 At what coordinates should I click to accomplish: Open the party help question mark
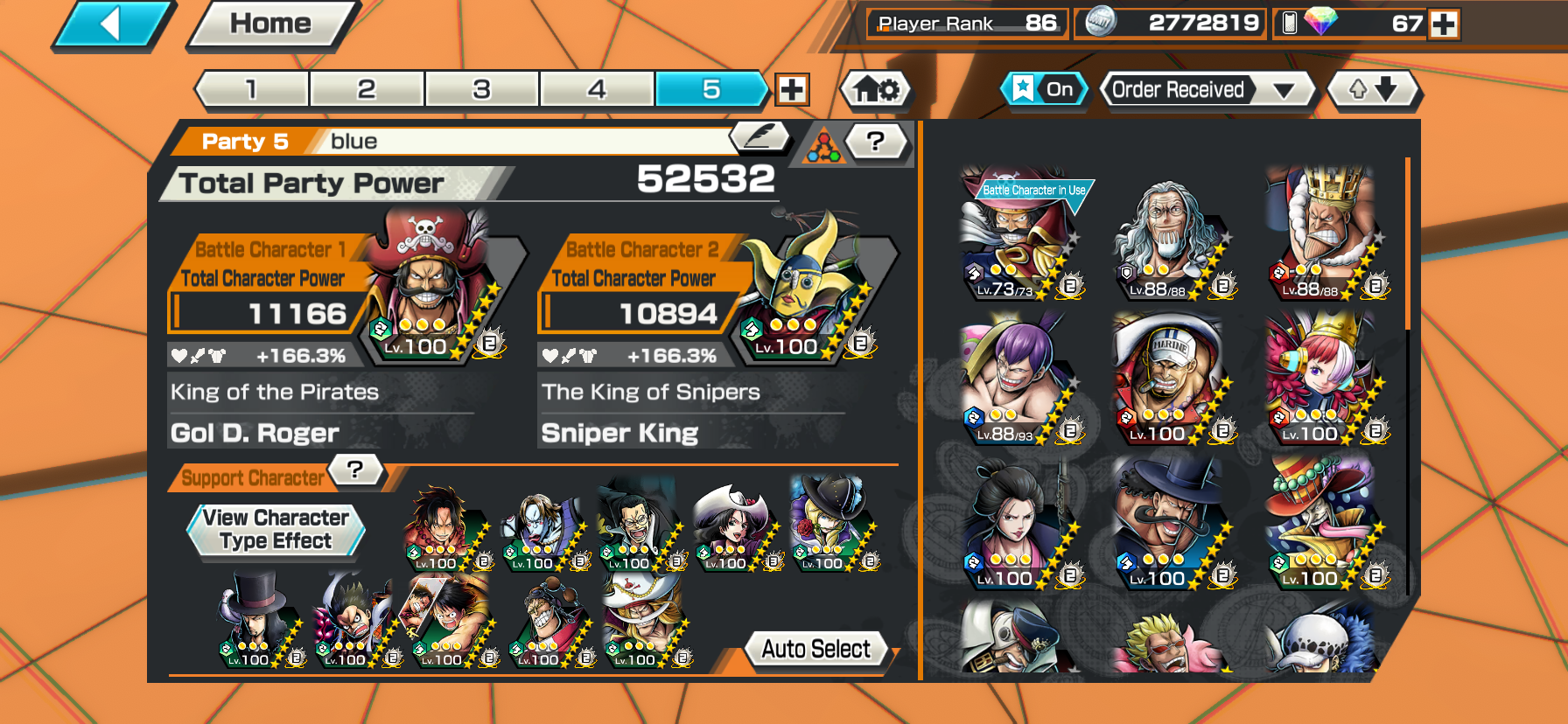click(875, 141)
